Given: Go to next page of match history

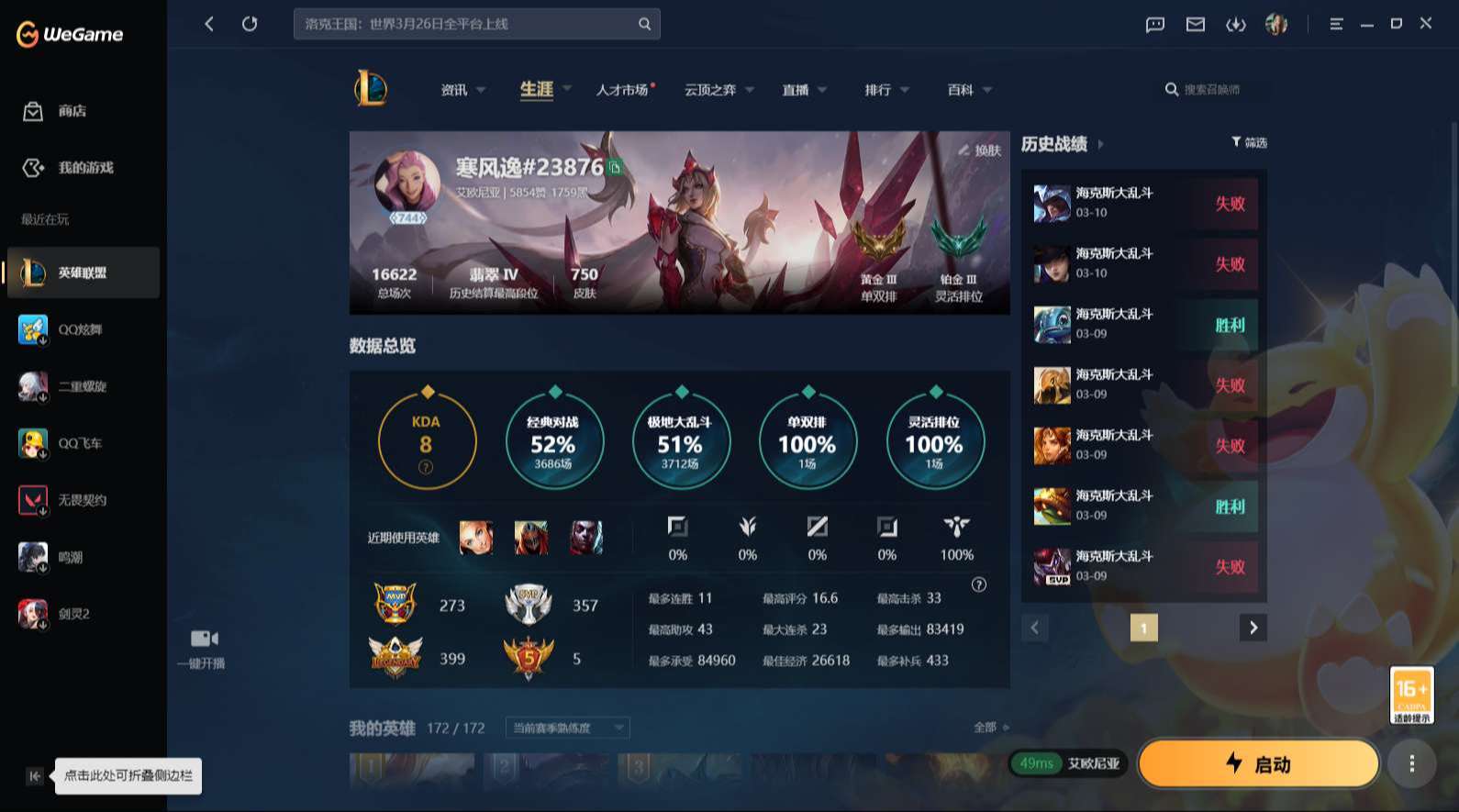Looking at the screenshot, I should point(1253,628).
